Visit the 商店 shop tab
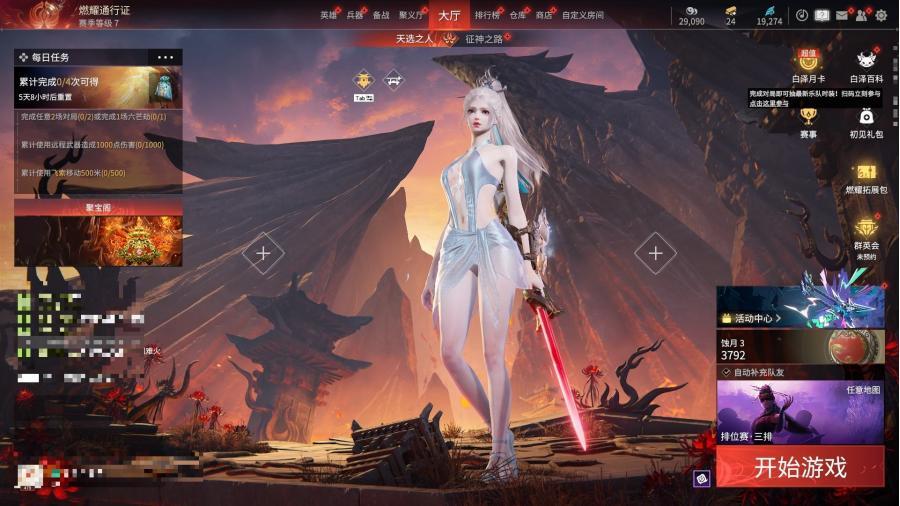 click(544, 15)
